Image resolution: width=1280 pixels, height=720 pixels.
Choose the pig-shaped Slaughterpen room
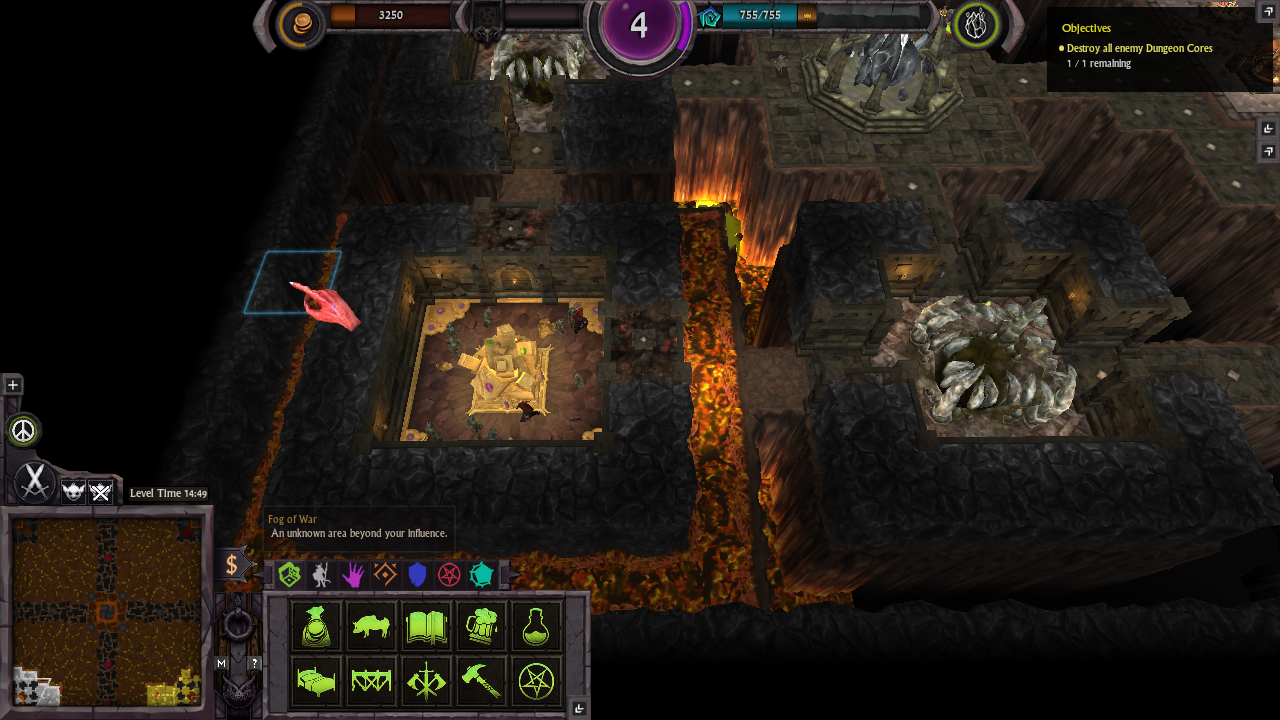point(371,627)
